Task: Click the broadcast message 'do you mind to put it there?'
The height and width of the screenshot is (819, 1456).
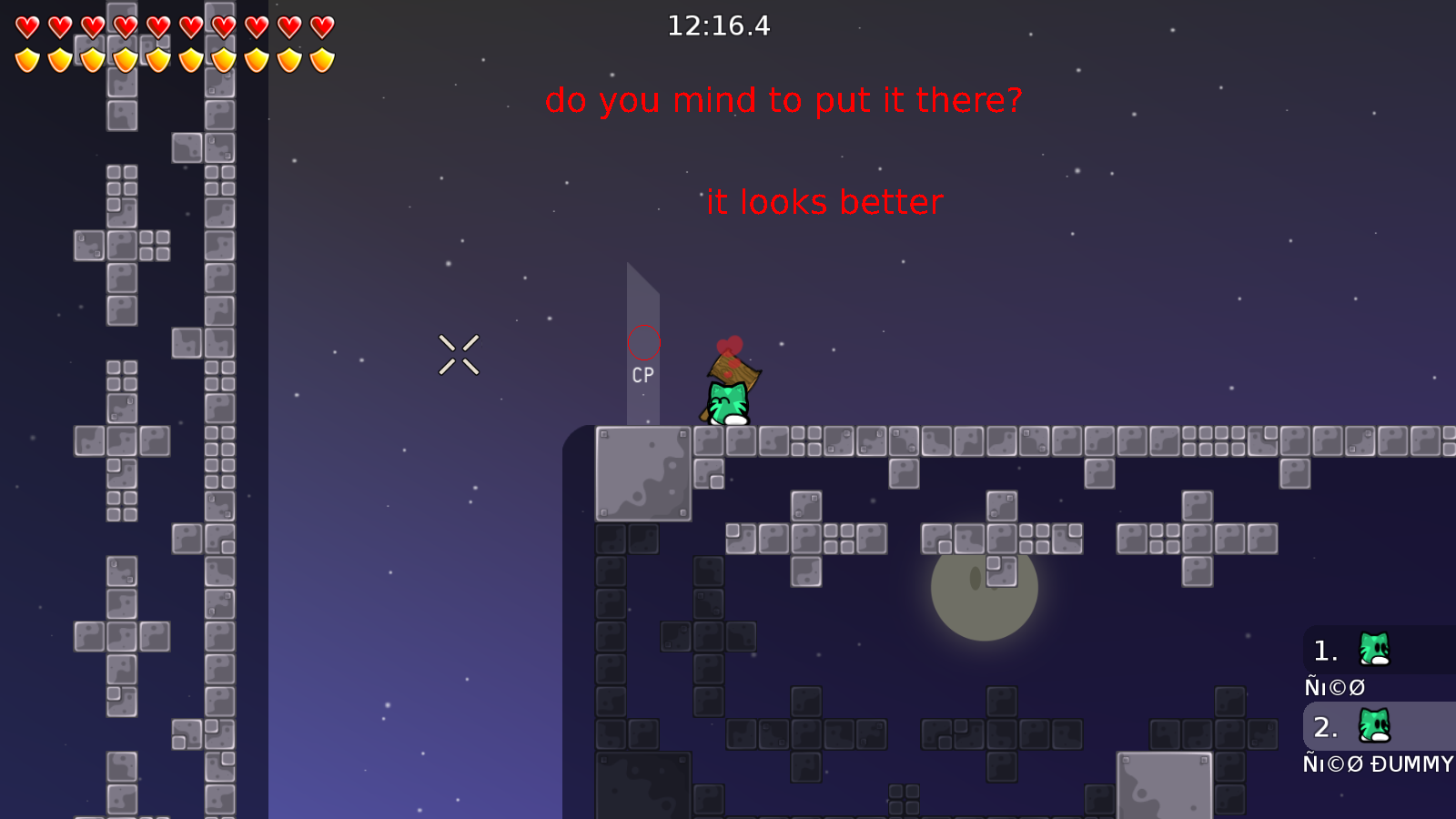Action: tap(785, 101)
